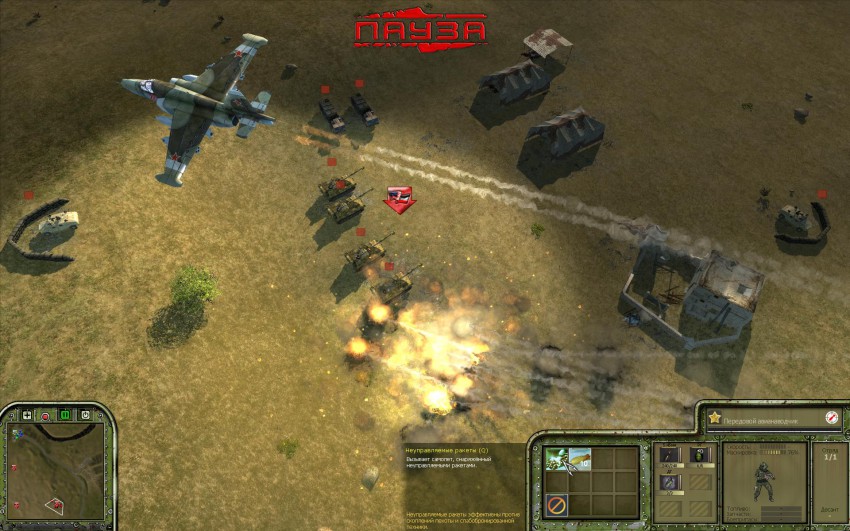Image resolution: width=850 pixels, height=531 pixels.
Task: Open the power button menu icon
Action: pyautogui.click(x=85, y=414)
